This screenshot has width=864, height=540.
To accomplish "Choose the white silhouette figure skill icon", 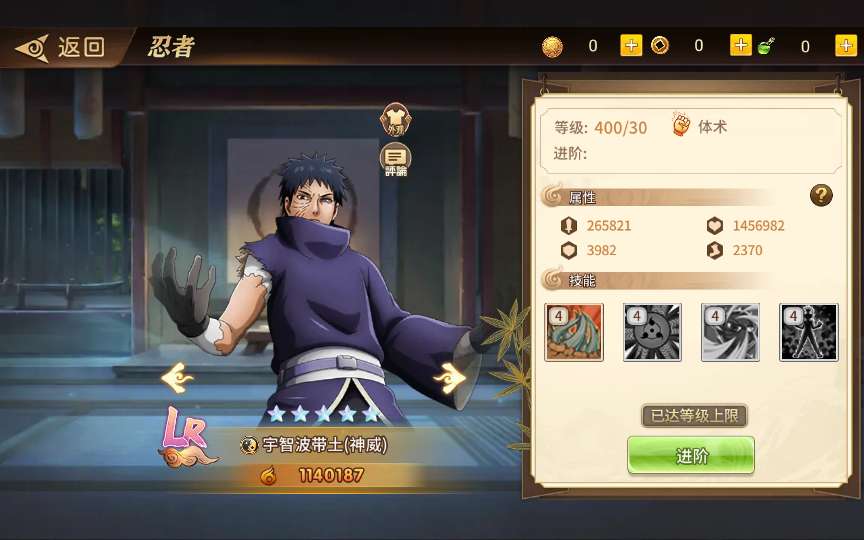I will 809,332.
